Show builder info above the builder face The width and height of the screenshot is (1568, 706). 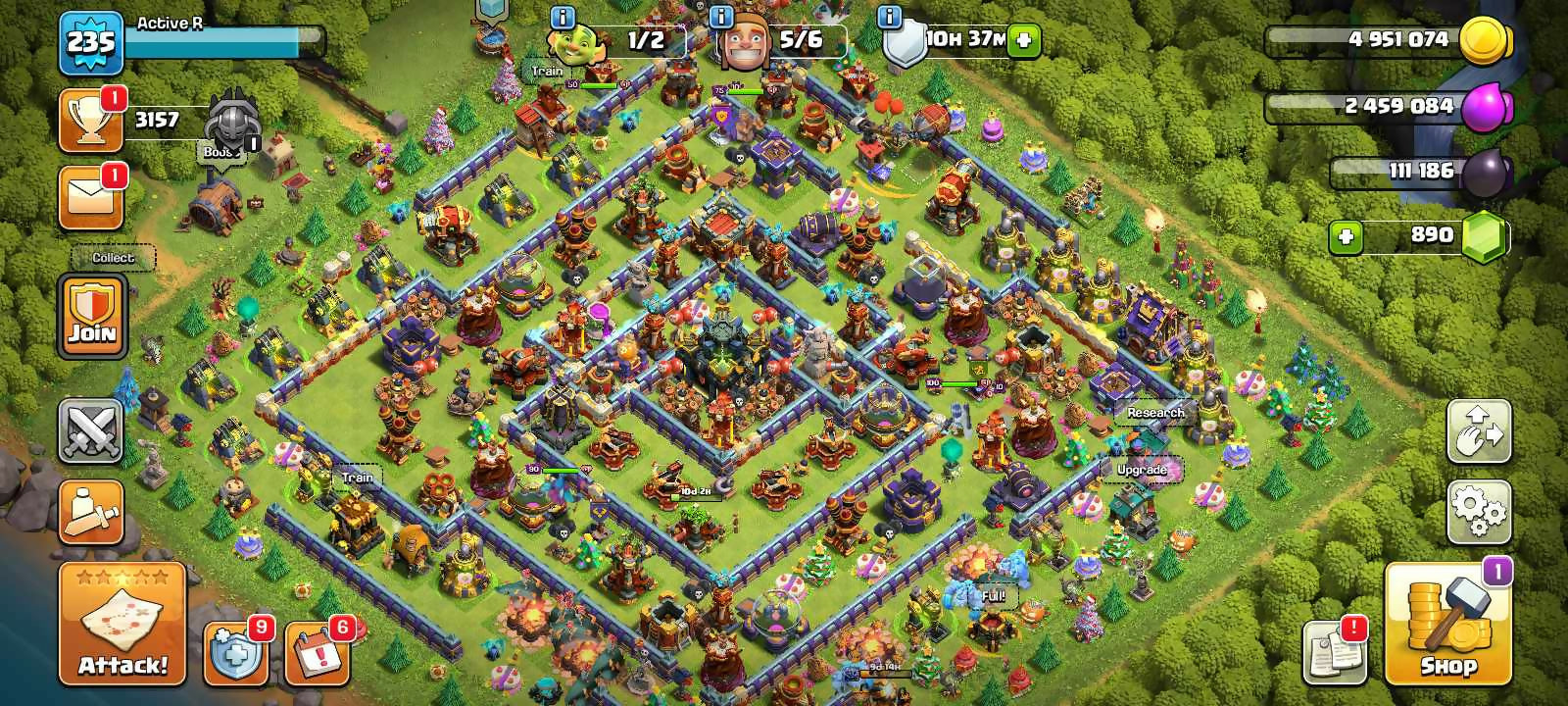pos(721,17)
